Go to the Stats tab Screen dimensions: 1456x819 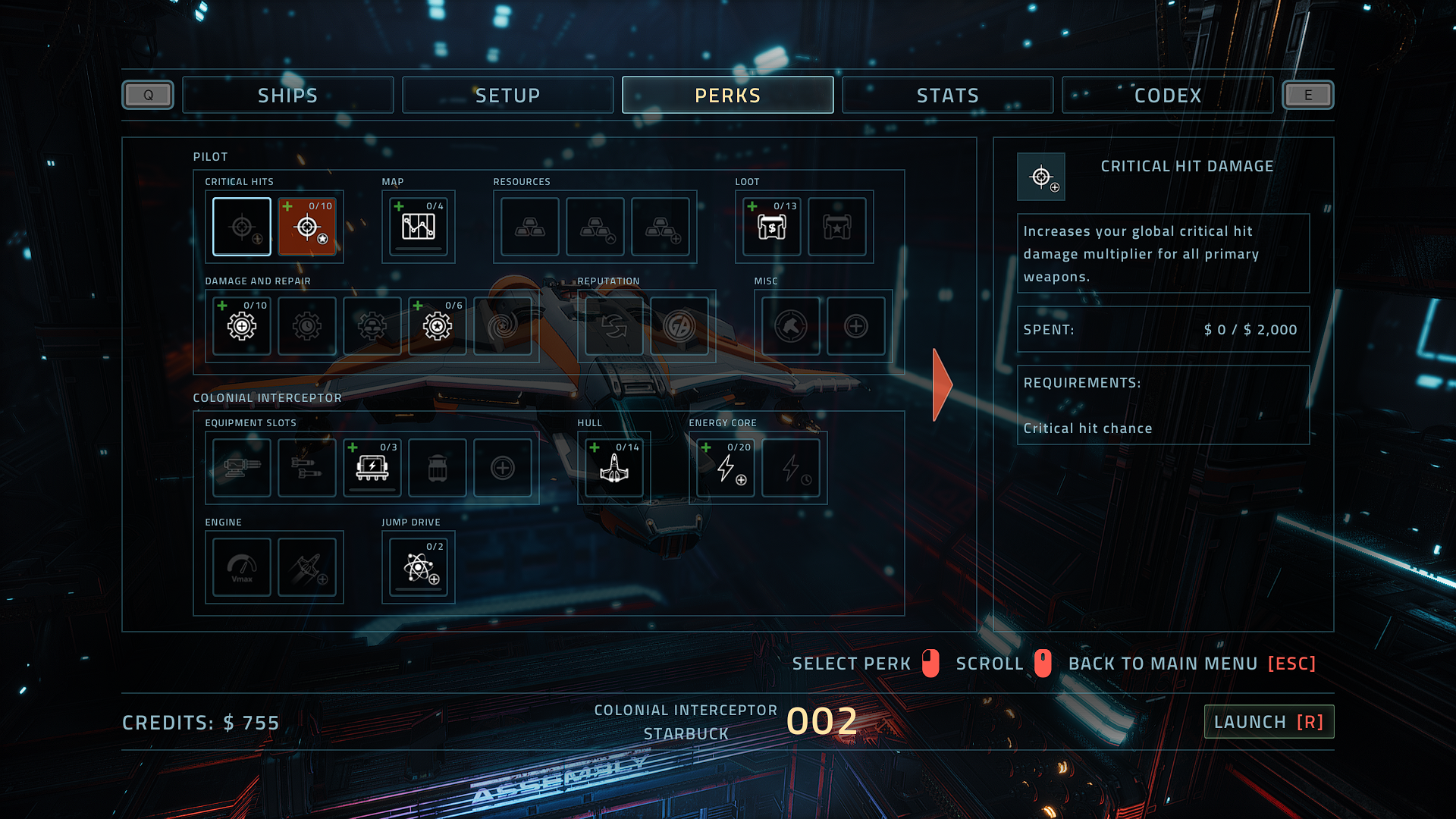[x=947, y=96]
